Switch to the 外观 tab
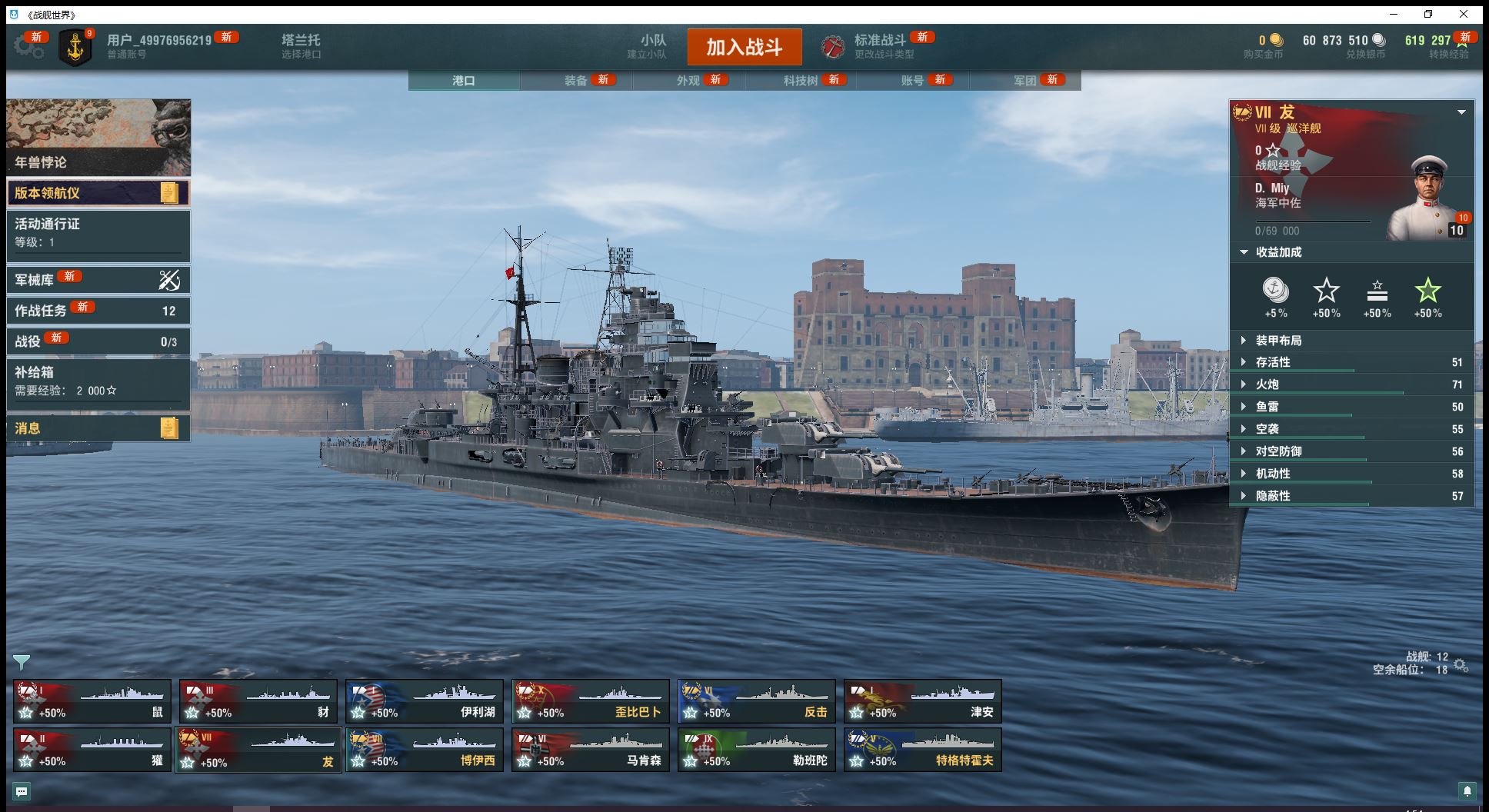1489x812 pixels. pyautogui.click(x=688, y=81)
